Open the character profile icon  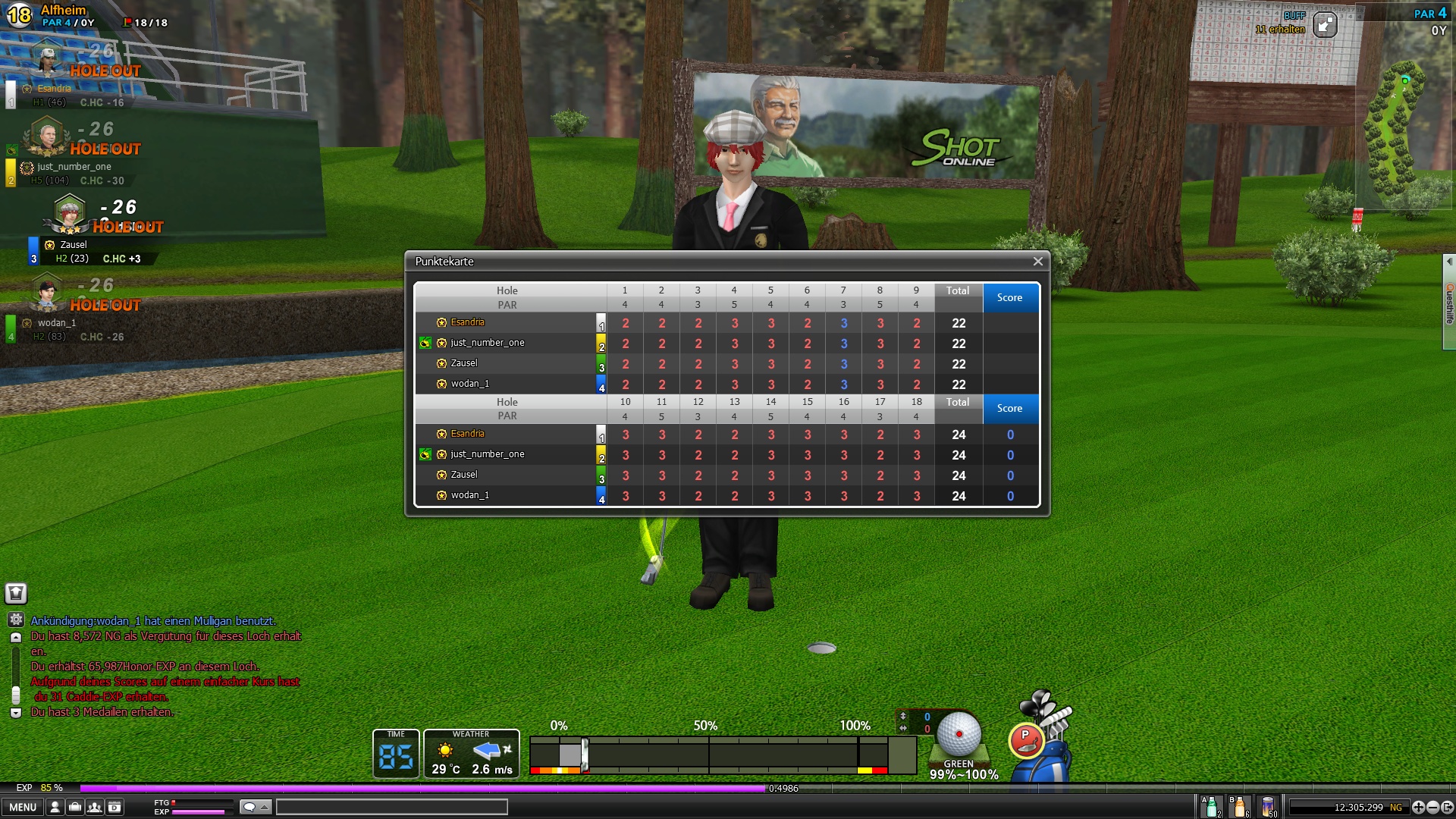pyautogui.click(x=55, y=807)
